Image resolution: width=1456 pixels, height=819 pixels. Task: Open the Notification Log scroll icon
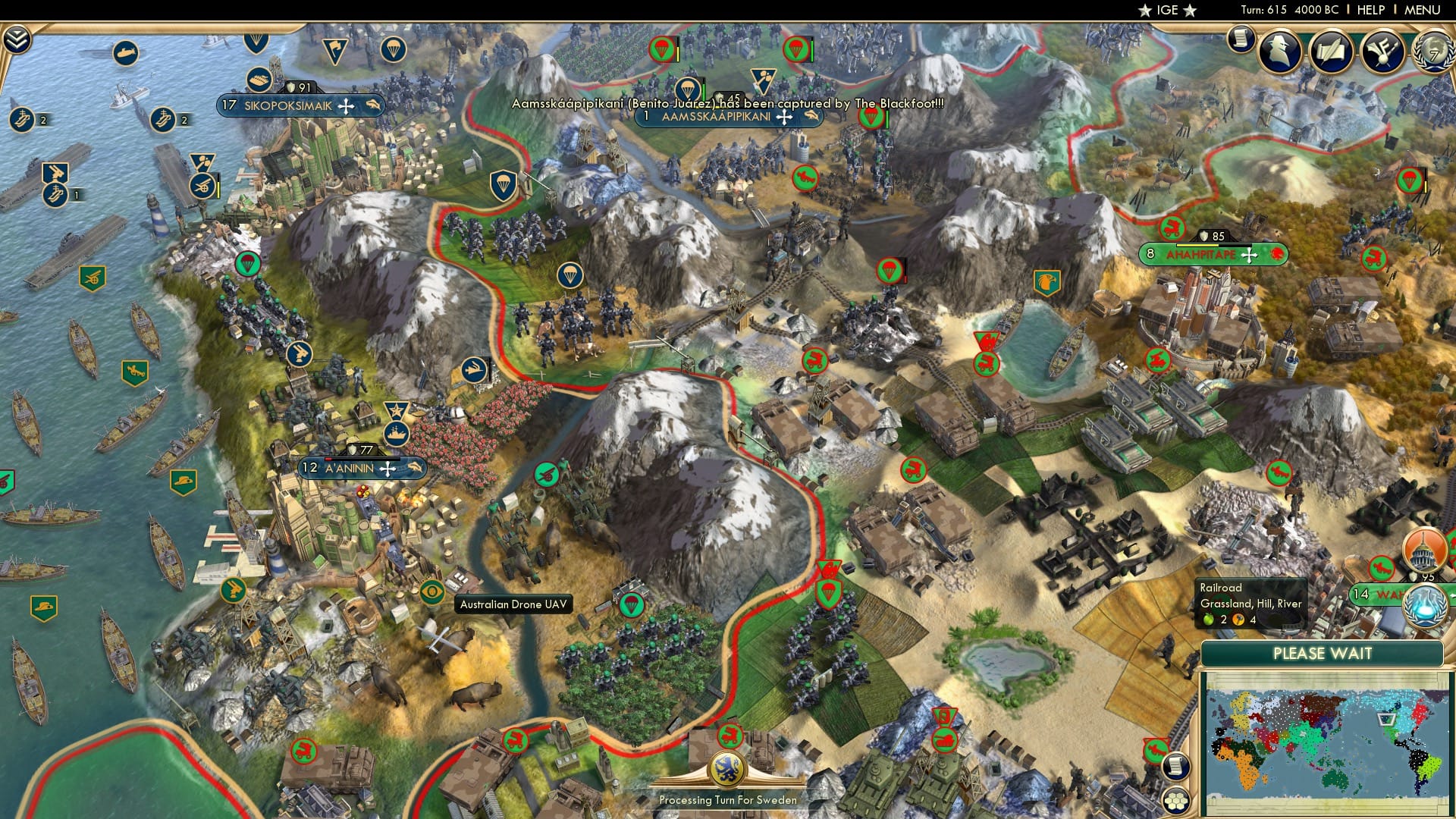click(x=1241, y=39)
